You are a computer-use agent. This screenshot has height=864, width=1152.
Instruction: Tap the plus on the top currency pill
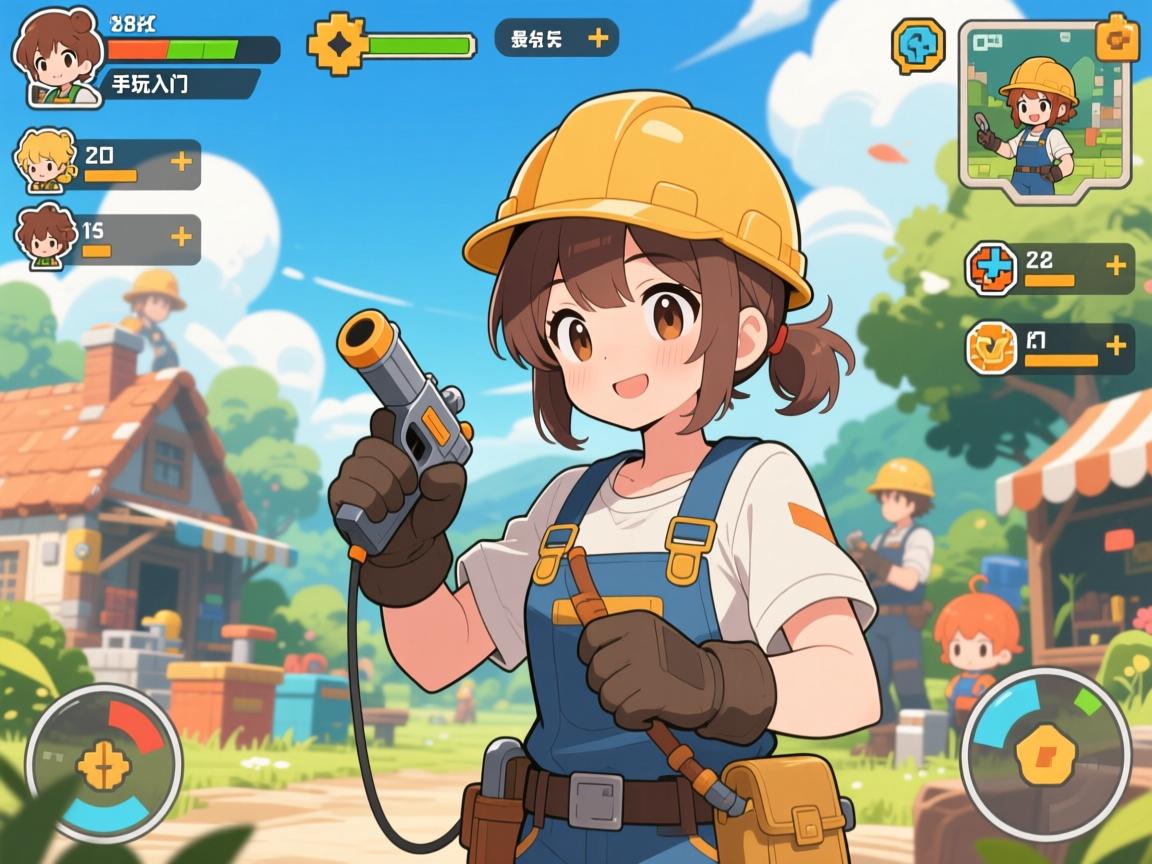[x=598, y=38]
